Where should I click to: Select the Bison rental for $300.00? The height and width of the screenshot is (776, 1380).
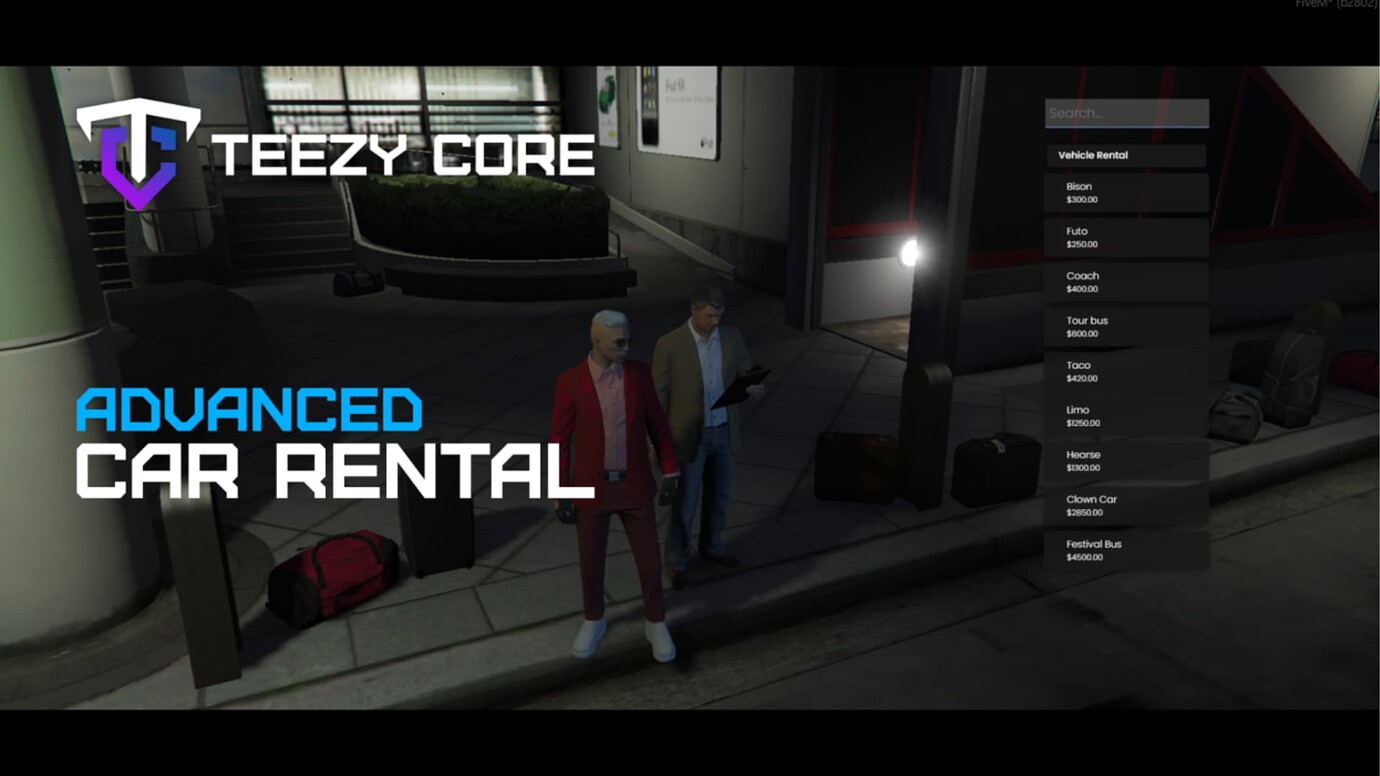point(1127,192)
